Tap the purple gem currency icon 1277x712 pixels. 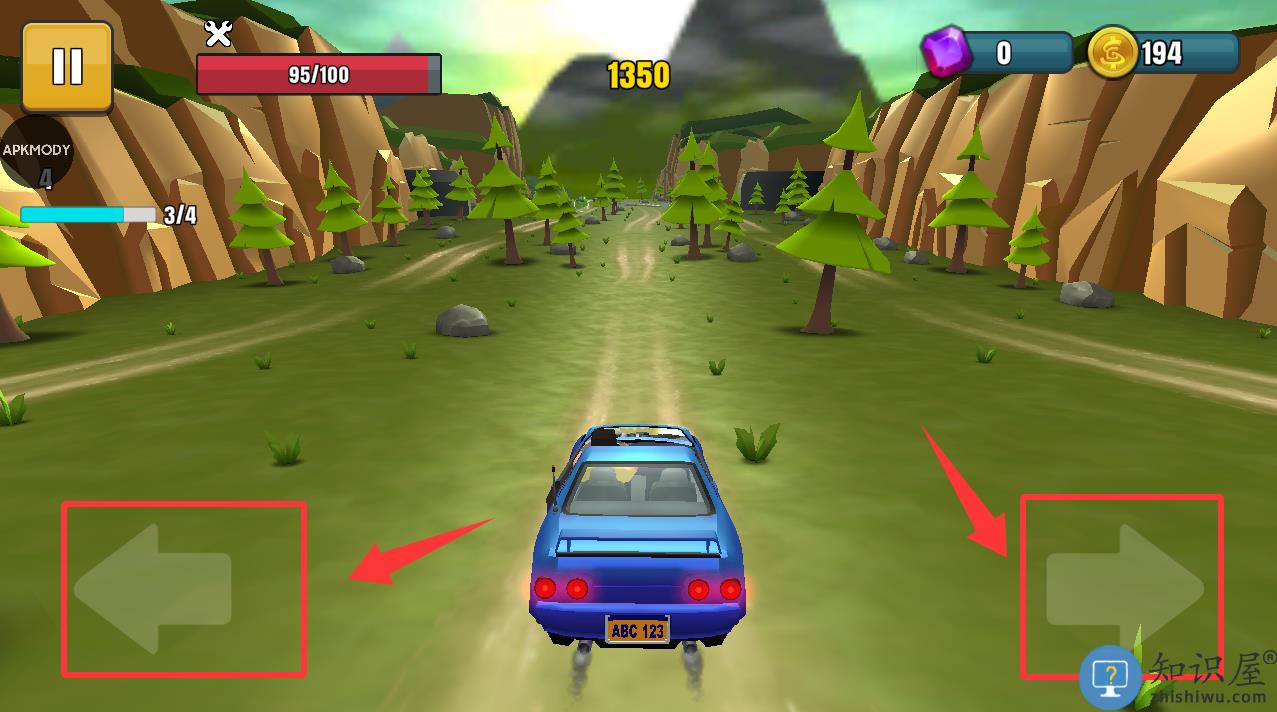945,52
